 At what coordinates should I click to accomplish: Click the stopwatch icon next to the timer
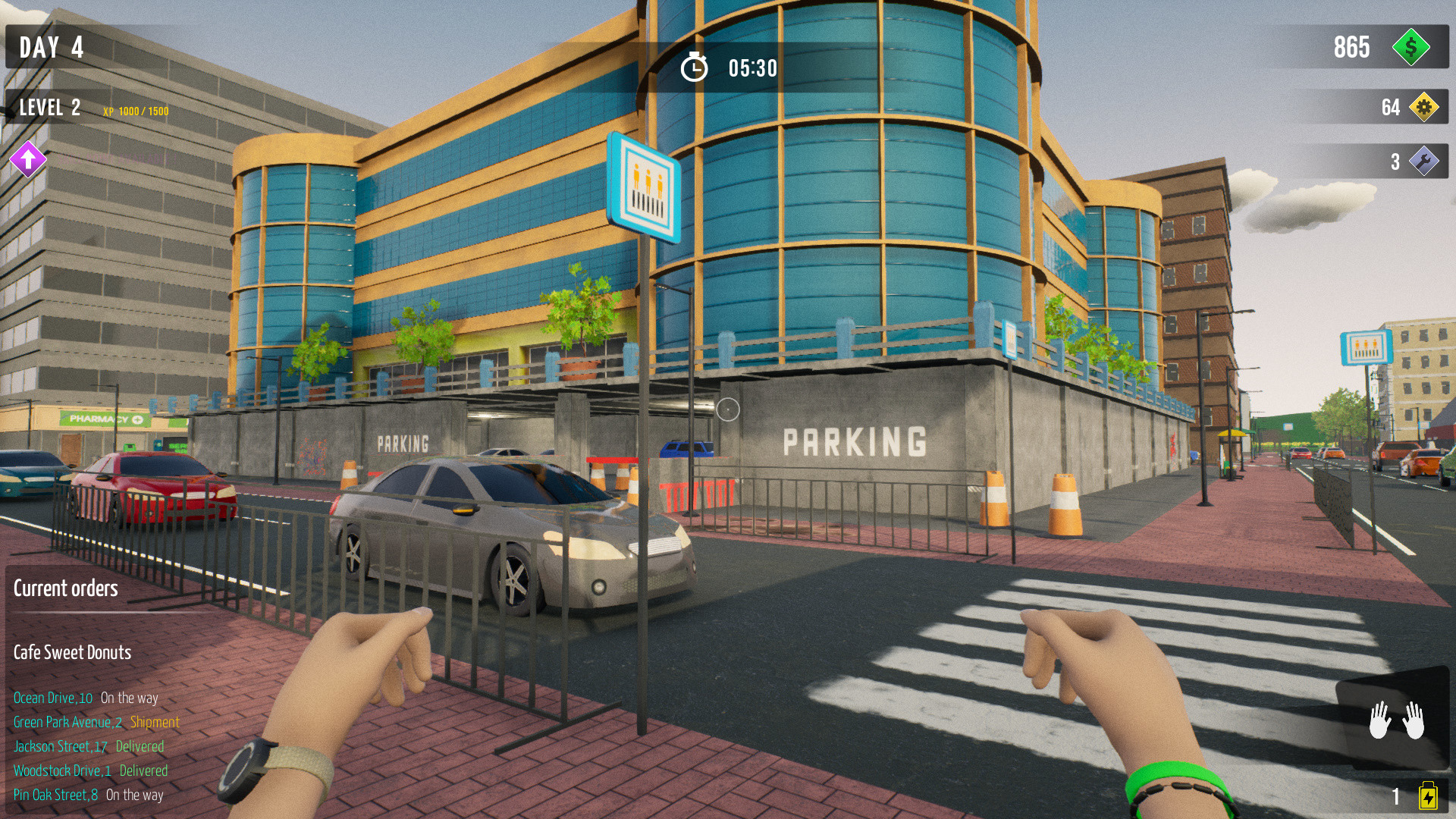695,67
